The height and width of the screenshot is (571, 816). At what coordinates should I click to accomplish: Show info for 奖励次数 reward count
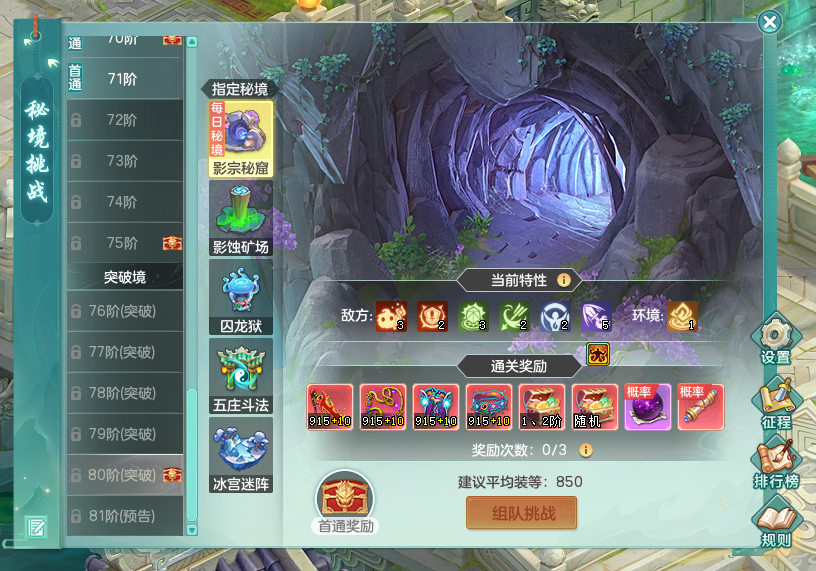[586, 450]
